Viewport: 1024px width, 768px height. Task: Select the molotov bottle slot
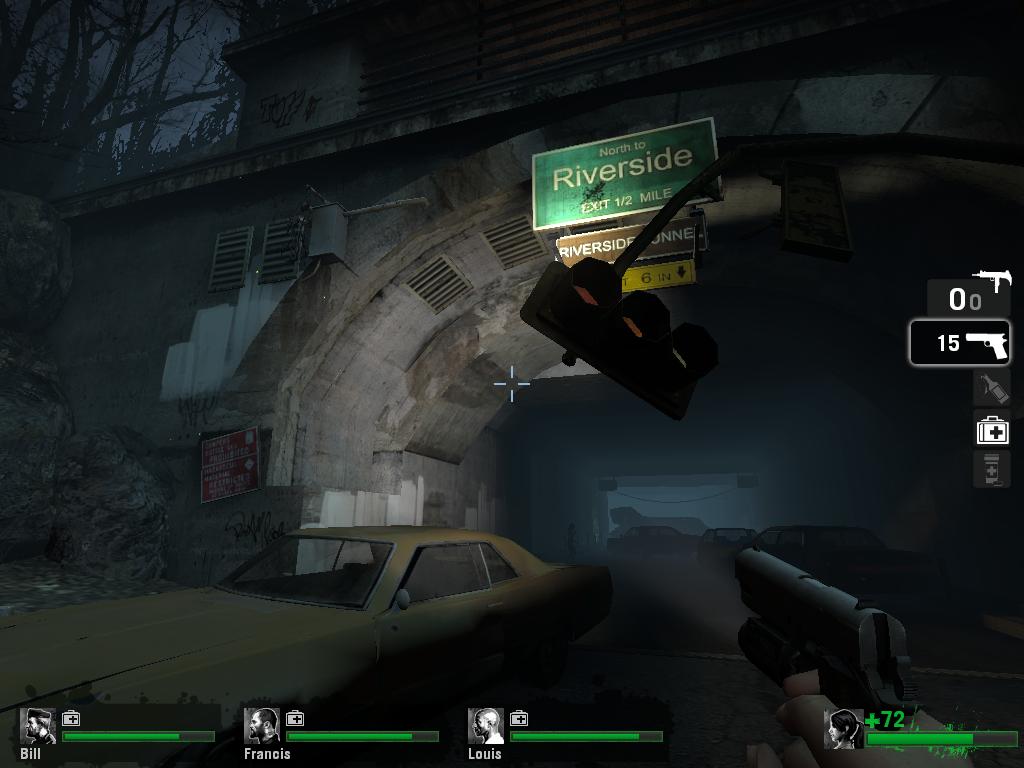click(x=992, y=388)
